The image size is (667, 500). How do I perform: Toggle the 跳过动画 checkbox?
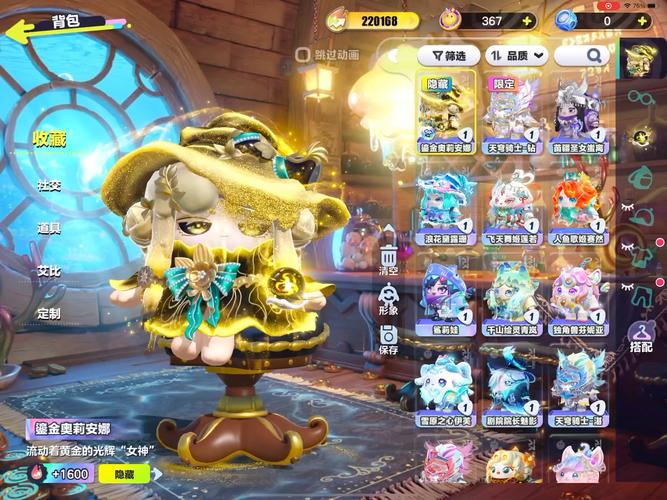[x=302, y=55]
